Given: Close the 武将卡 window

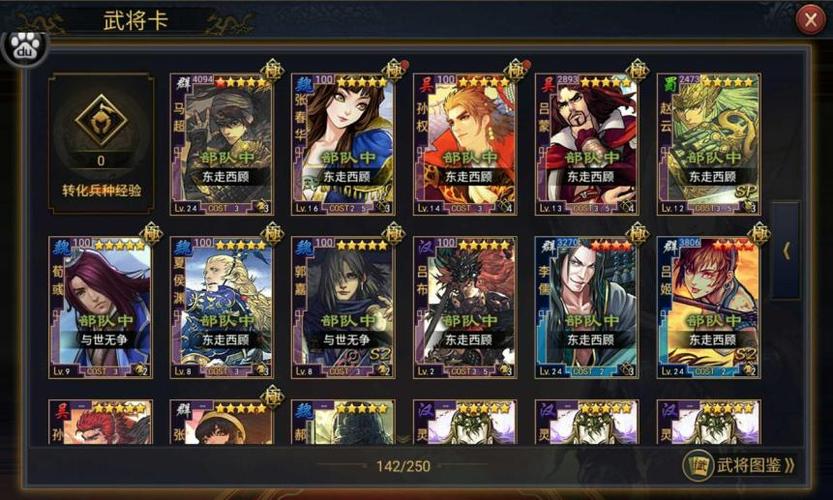Looking at the screenshot, I should coord(810,20).
